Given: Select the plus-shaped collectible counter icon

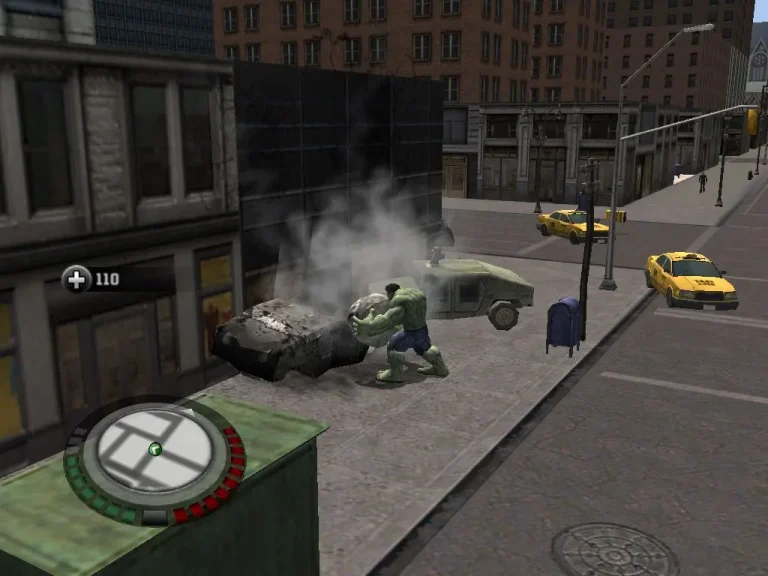Looking at the screenshot, I should point(77,279).
